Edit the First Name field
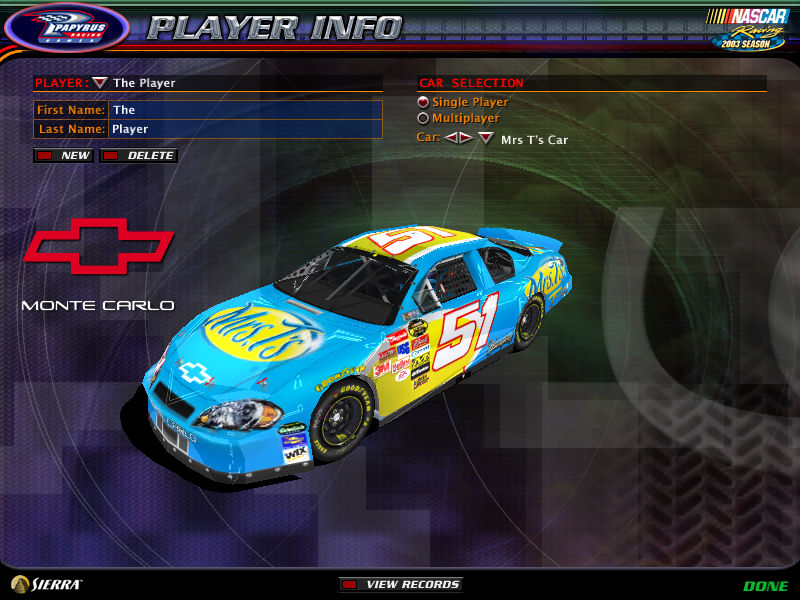 pyautogui.click(x=245, y=110)
